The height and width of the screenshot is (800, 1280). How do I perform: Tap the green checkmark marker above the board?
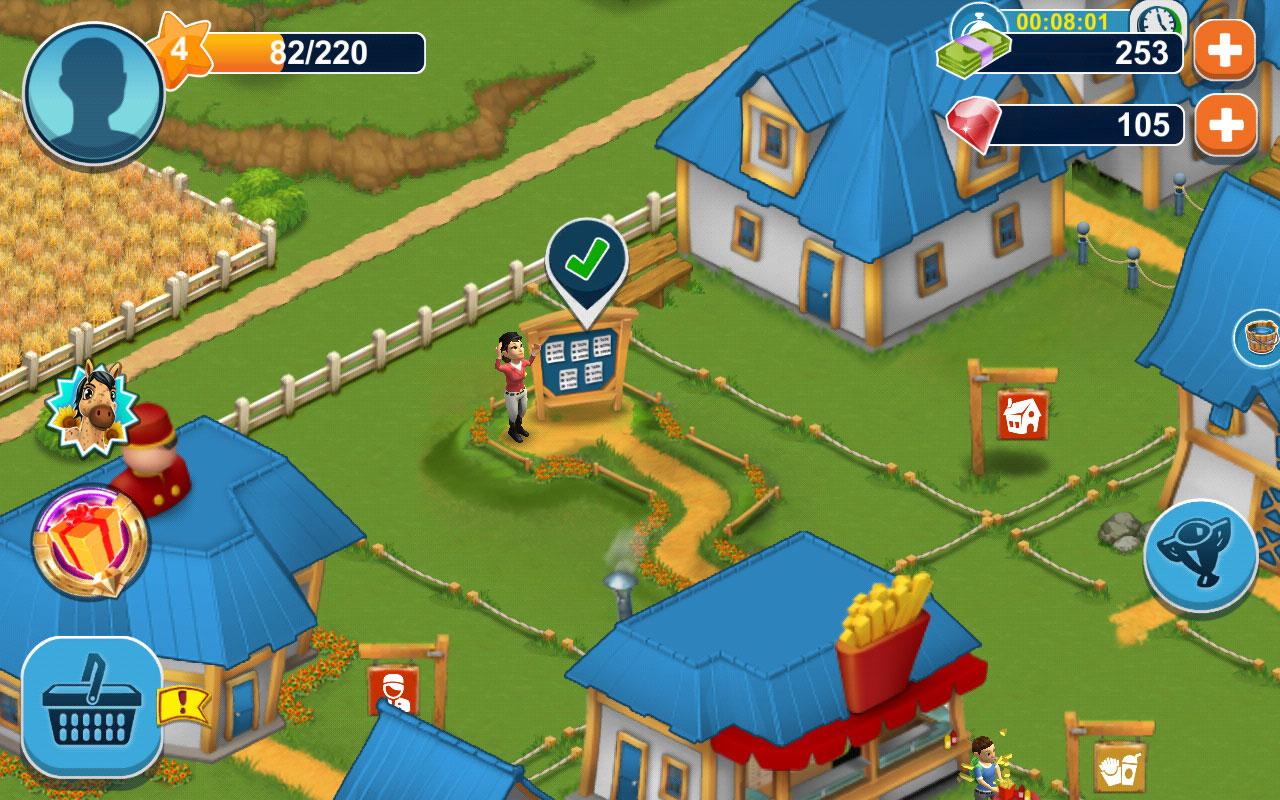[x=584, y=262]
